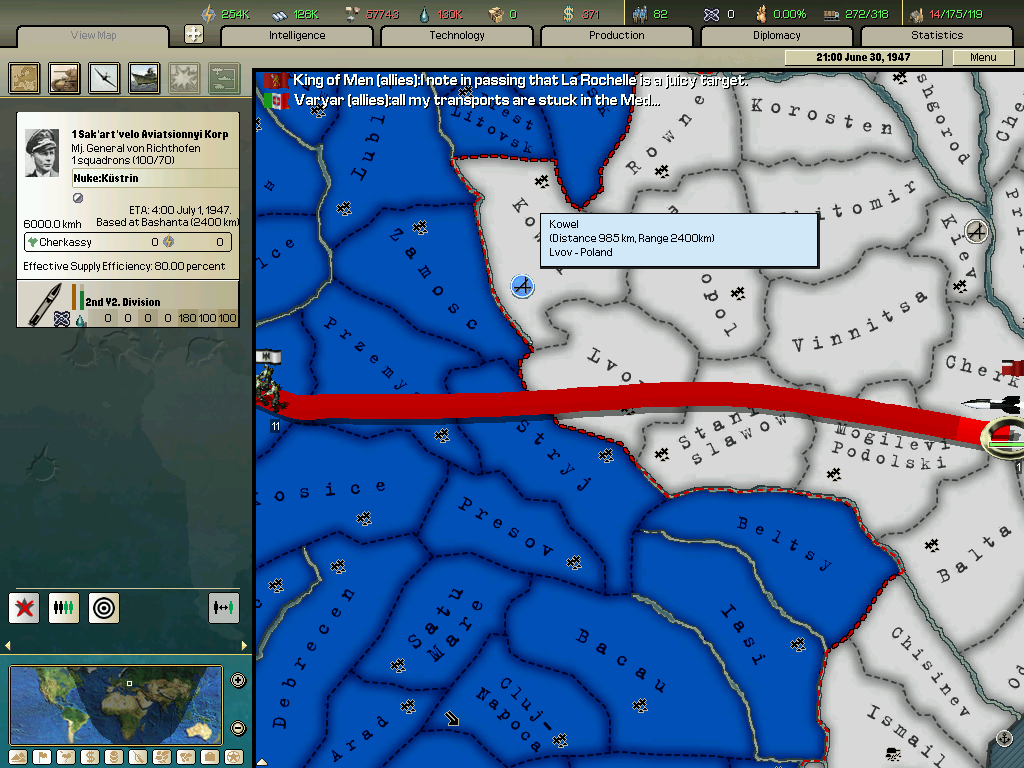1024x768 pixels.
Task: Select the tank land units filter icon
Action: click(x=65, y=78)
